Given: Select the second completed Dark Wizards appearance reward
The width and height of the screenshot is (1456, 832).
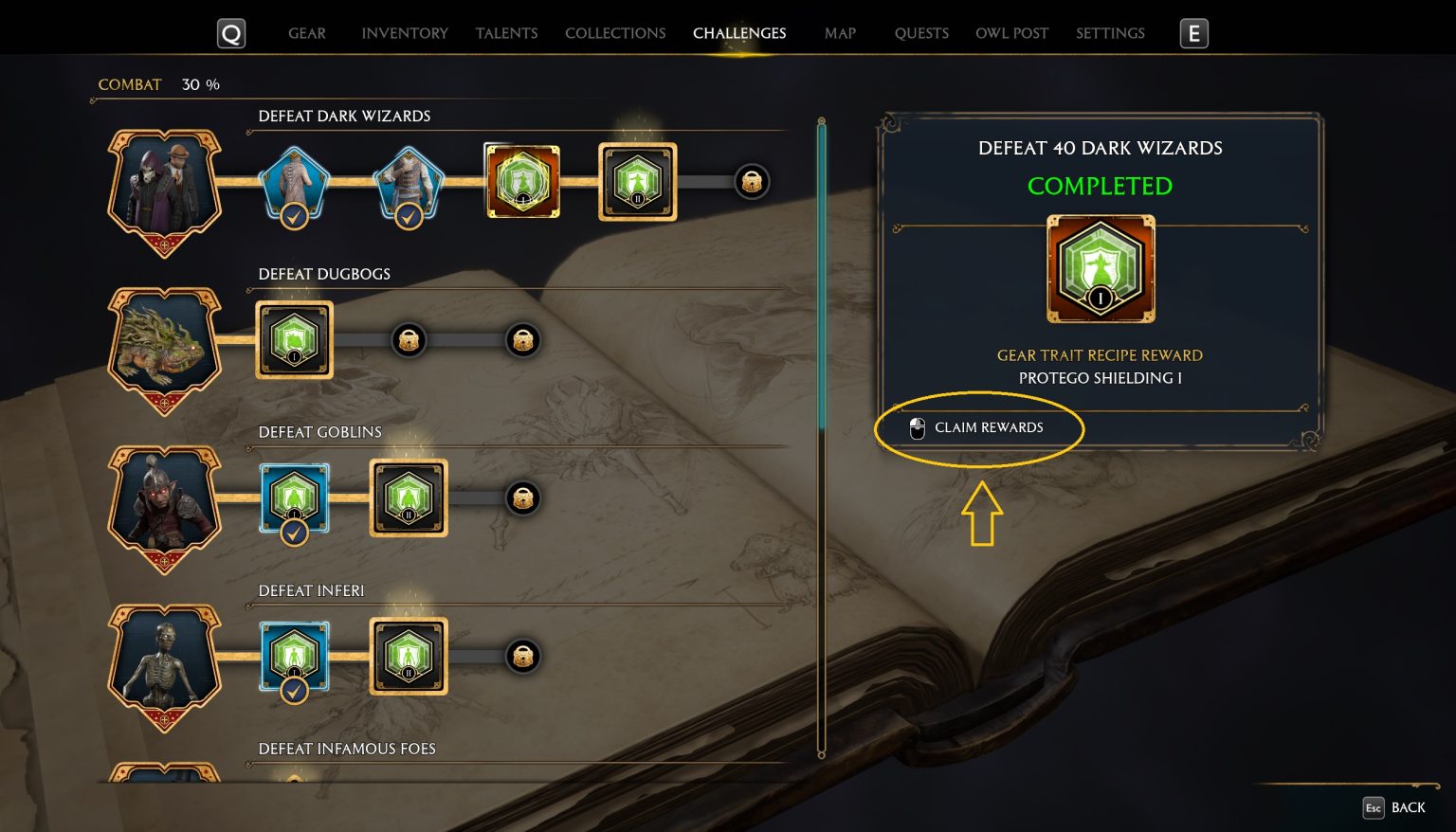Looking at the screenshot, I should tap(409, 182).
